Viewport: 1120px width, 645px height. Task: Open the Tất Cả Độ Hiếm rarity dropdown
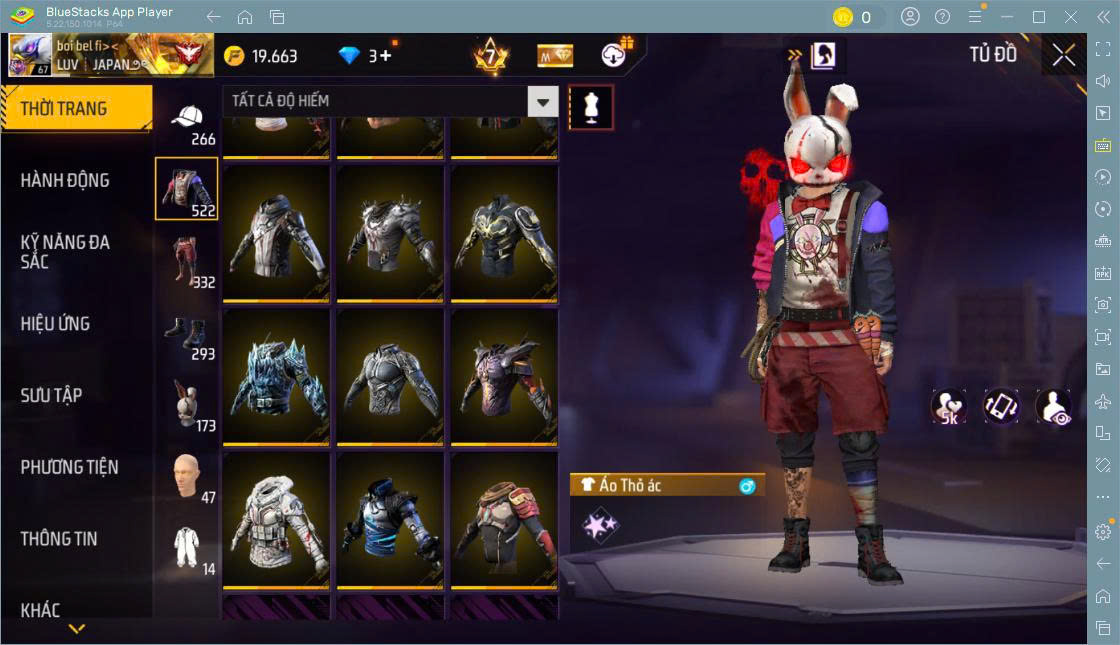coord(390,101)
